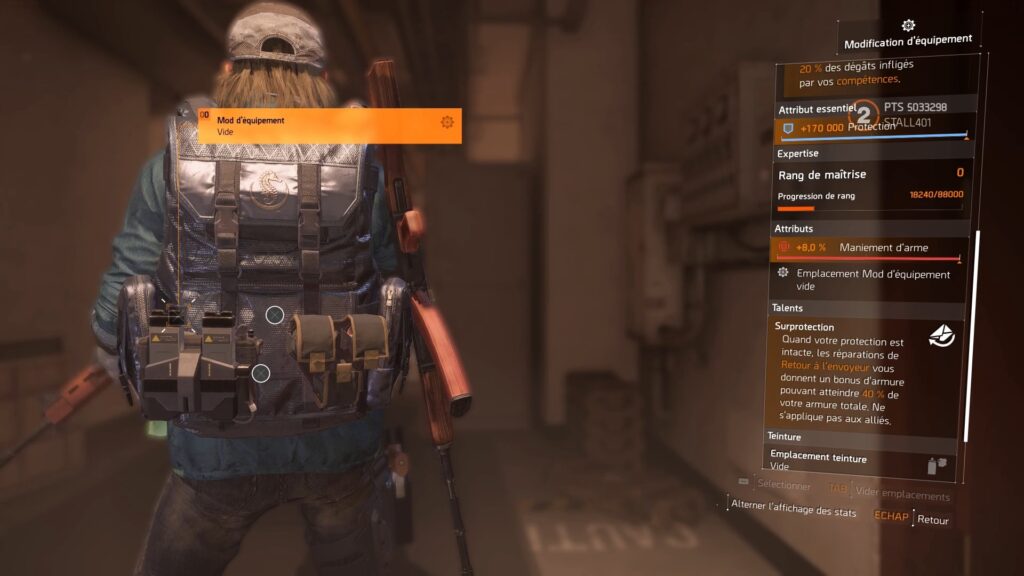
Task: Choose Vider emplacements option
Action: 901,496
